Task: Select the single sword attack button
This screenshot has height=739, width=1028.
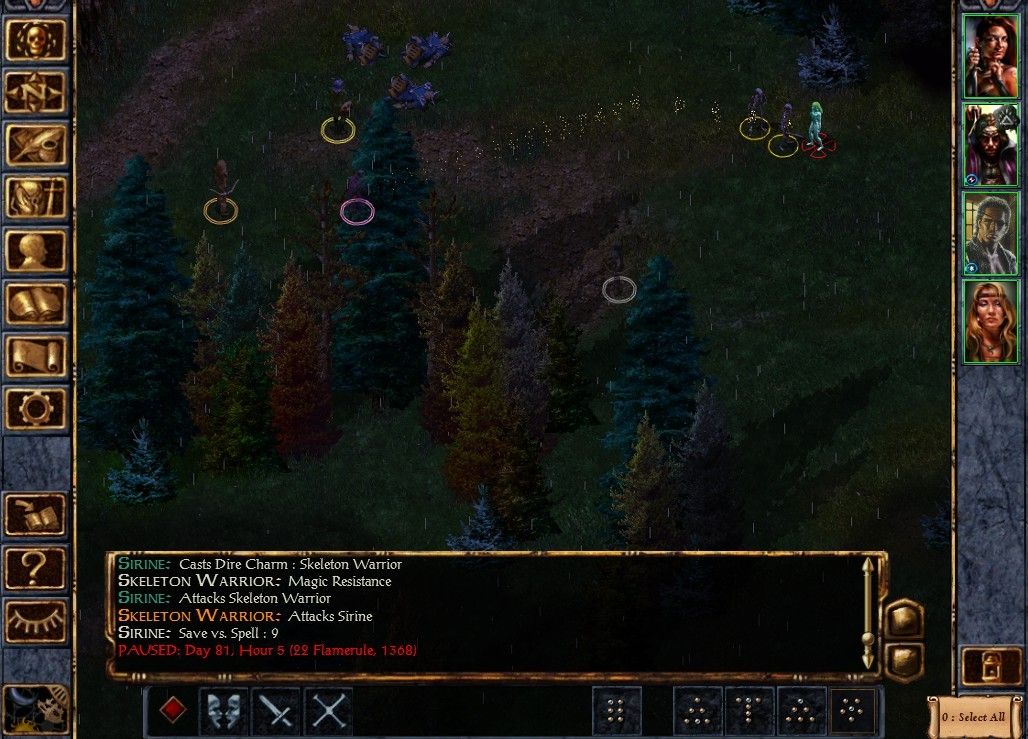Action: pos(277,711)
